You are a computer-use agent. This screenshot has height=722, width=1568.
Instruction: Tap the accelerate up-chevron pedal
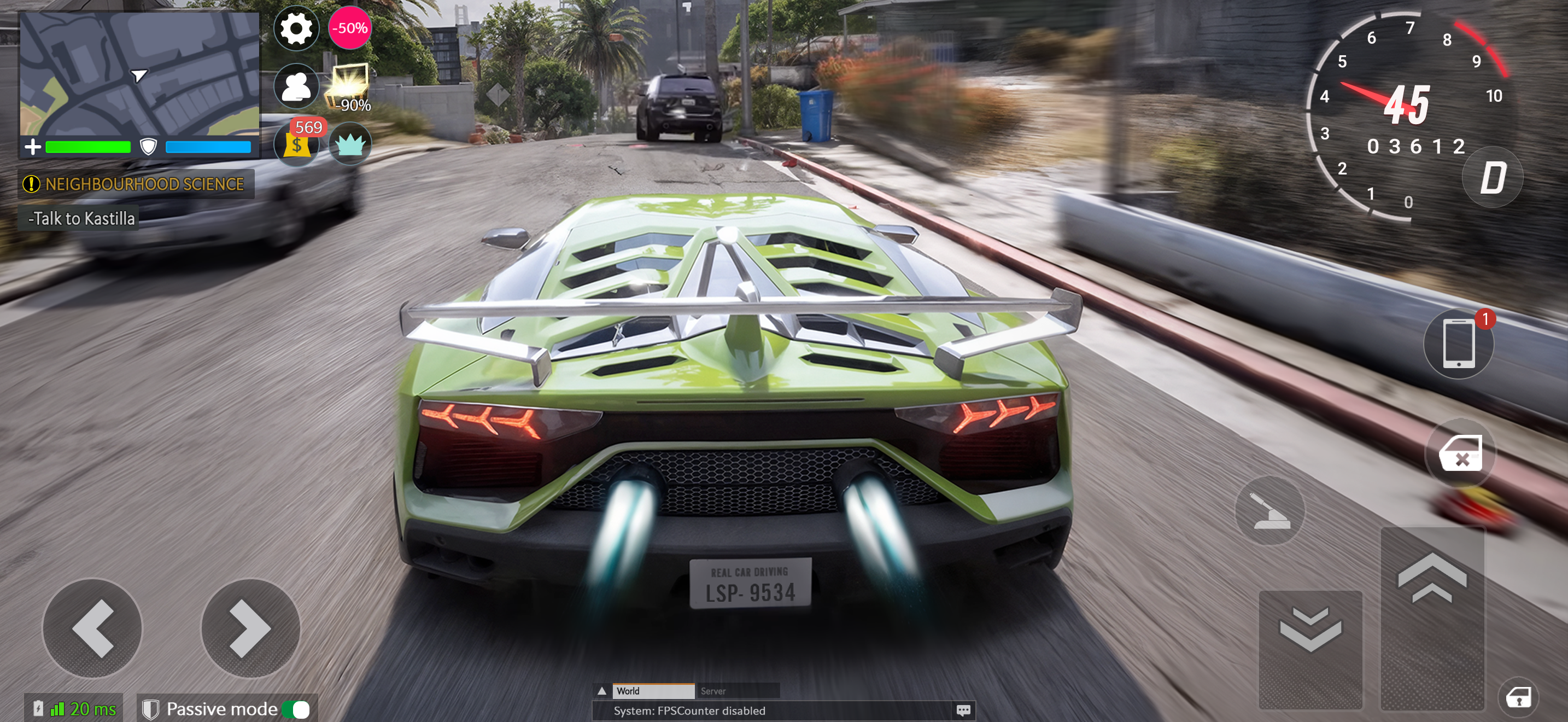1432,618
